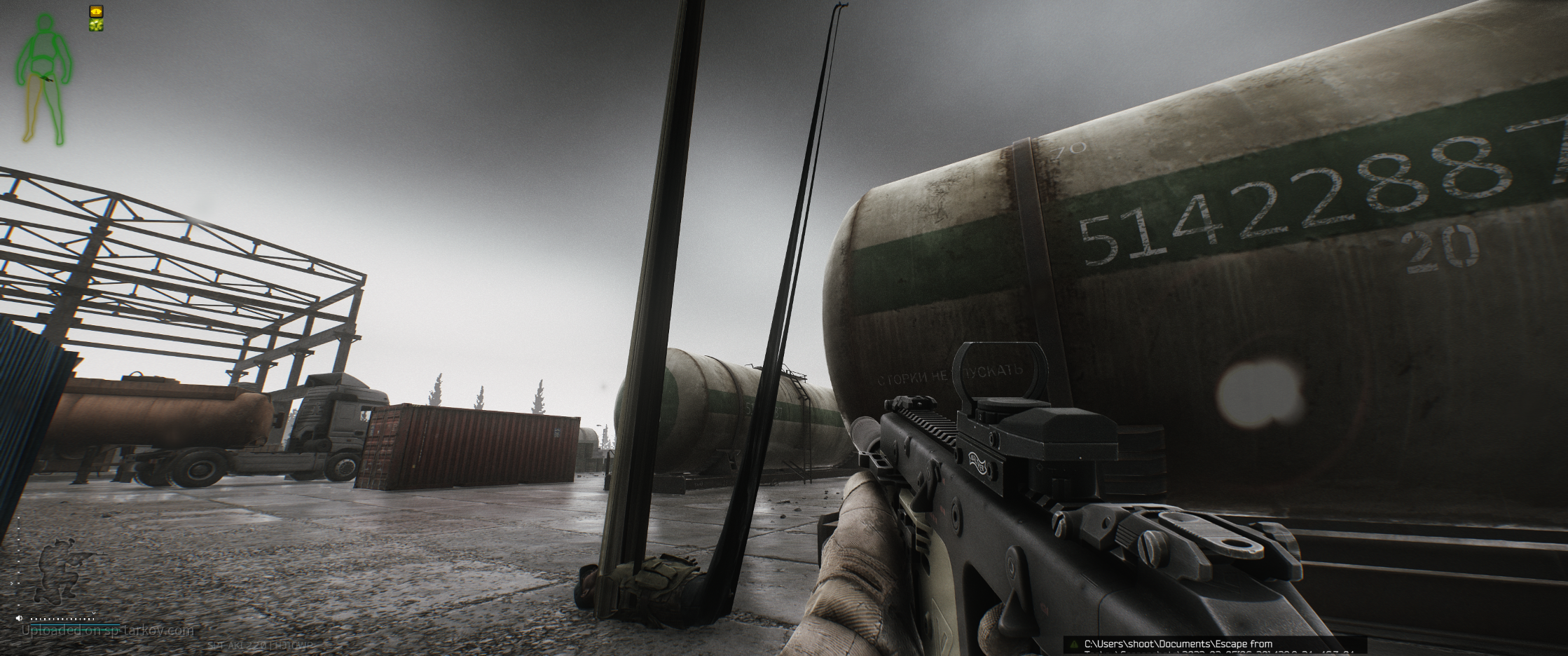This screenshot has height=656, width=1568.
Task: Click the green body health silhouette
Action: tap(44, 78)
